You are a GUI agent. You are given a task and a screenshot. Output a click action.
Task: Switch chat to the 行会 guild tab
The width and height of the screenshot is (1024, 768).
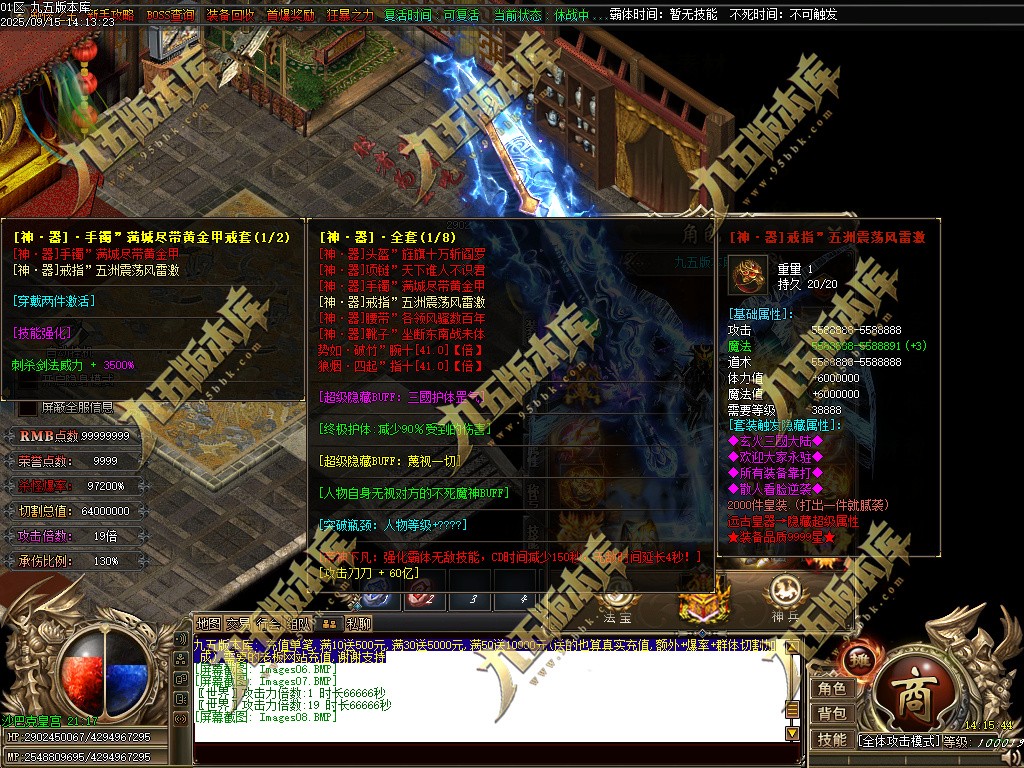click(x=268, y=624)
